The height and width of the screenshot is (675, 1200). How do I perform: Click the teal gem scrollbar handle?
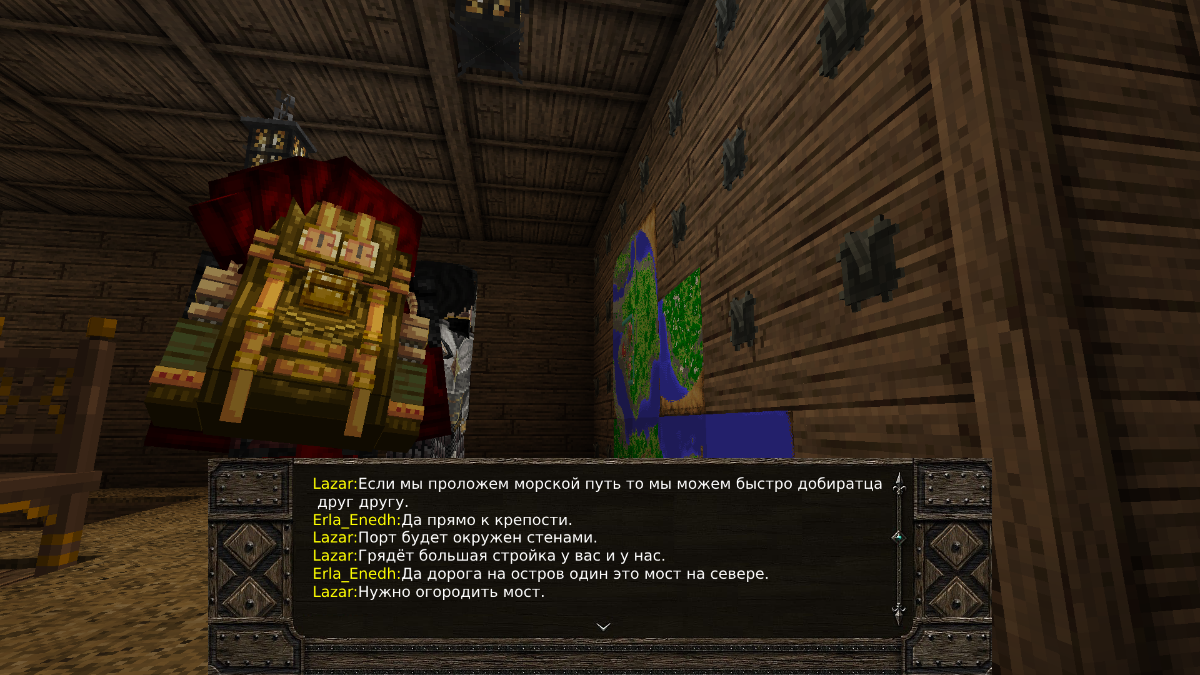click(x=897, y=537)
